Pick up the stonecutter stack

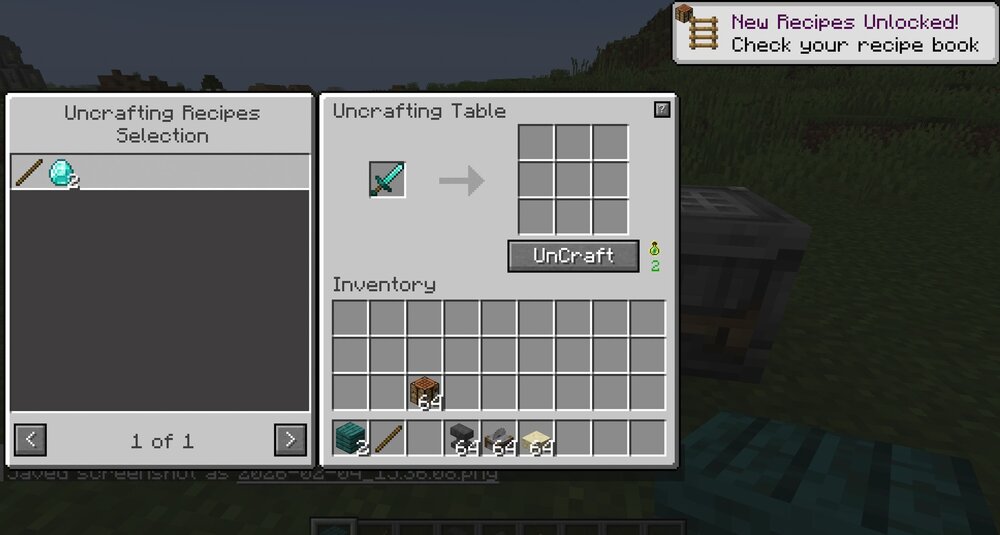[x=500, y=438]
